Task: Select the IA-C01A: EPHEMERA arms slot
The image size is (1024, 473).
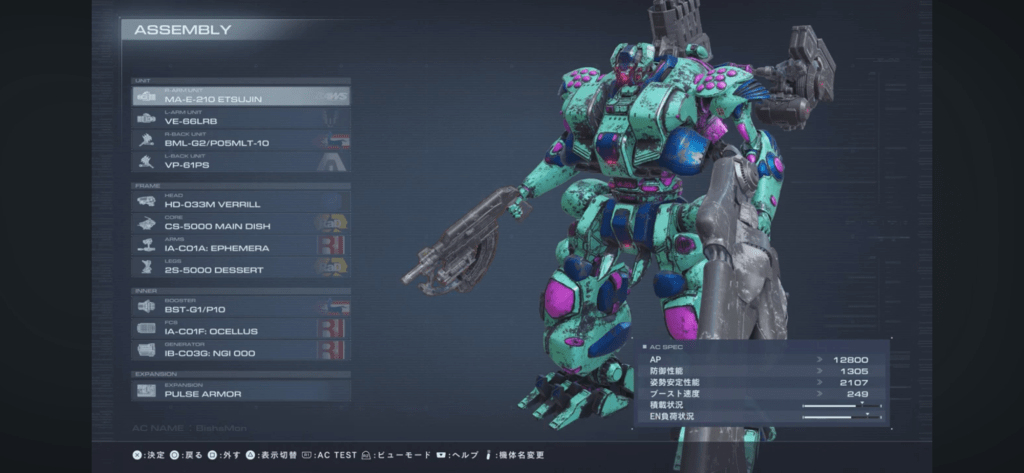Action: [240, 245]
